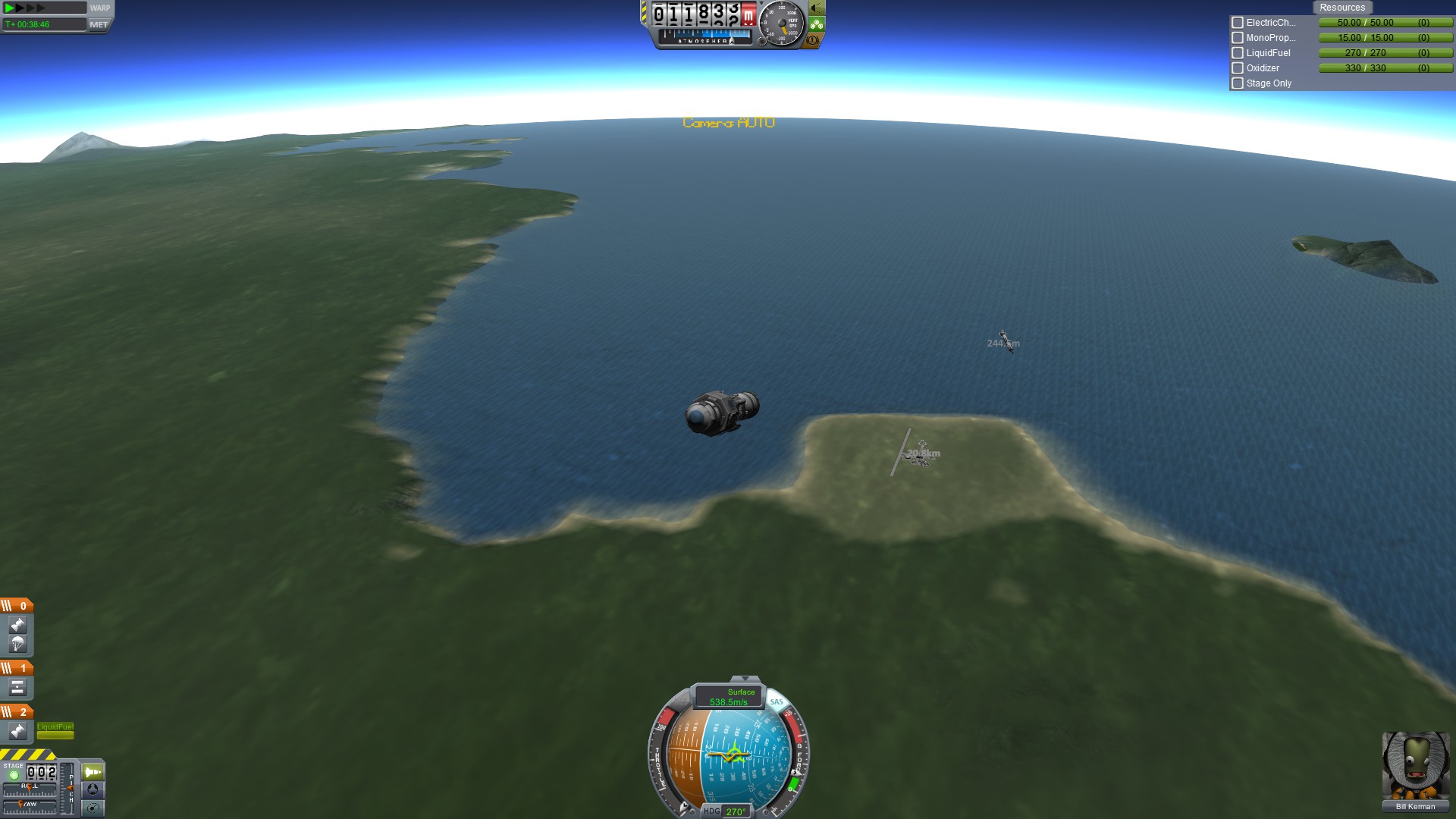Switch to docking mode button
The width and height of the screenshot is (1456, 819).
[93, 789]
